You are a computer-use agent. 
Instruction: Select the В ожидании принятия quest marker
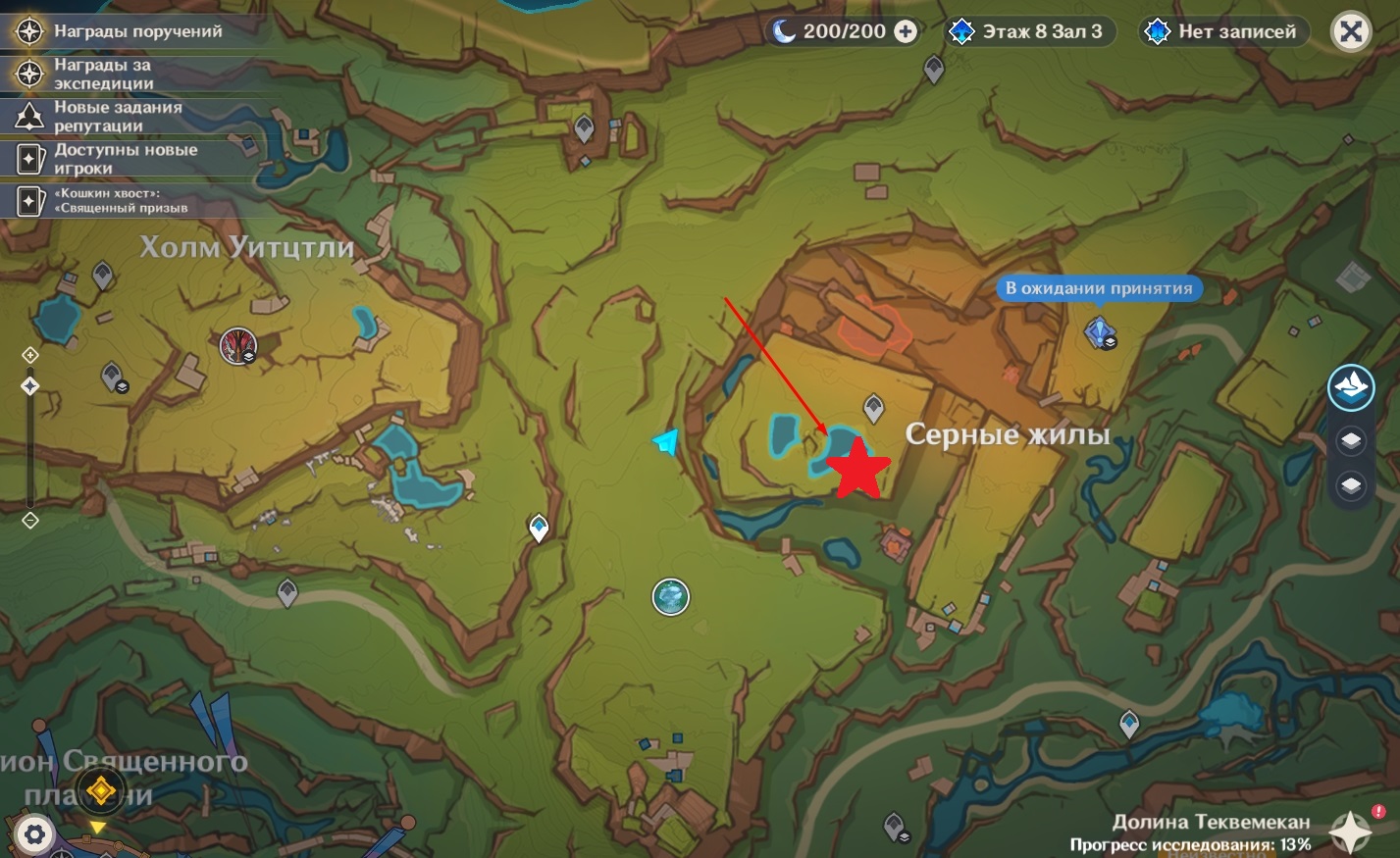[1098, 331]
